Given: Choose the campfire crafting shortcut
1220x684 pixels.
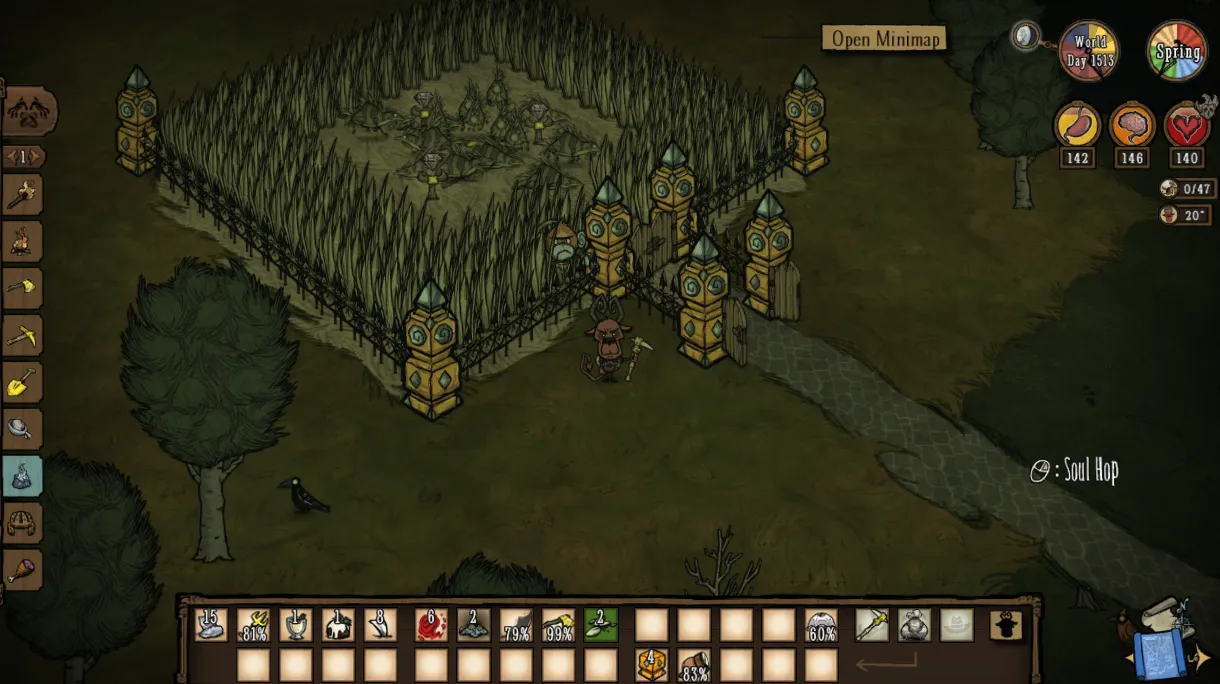Looking at the screenshot, I should pyautogui.click(x=23, y=242).
